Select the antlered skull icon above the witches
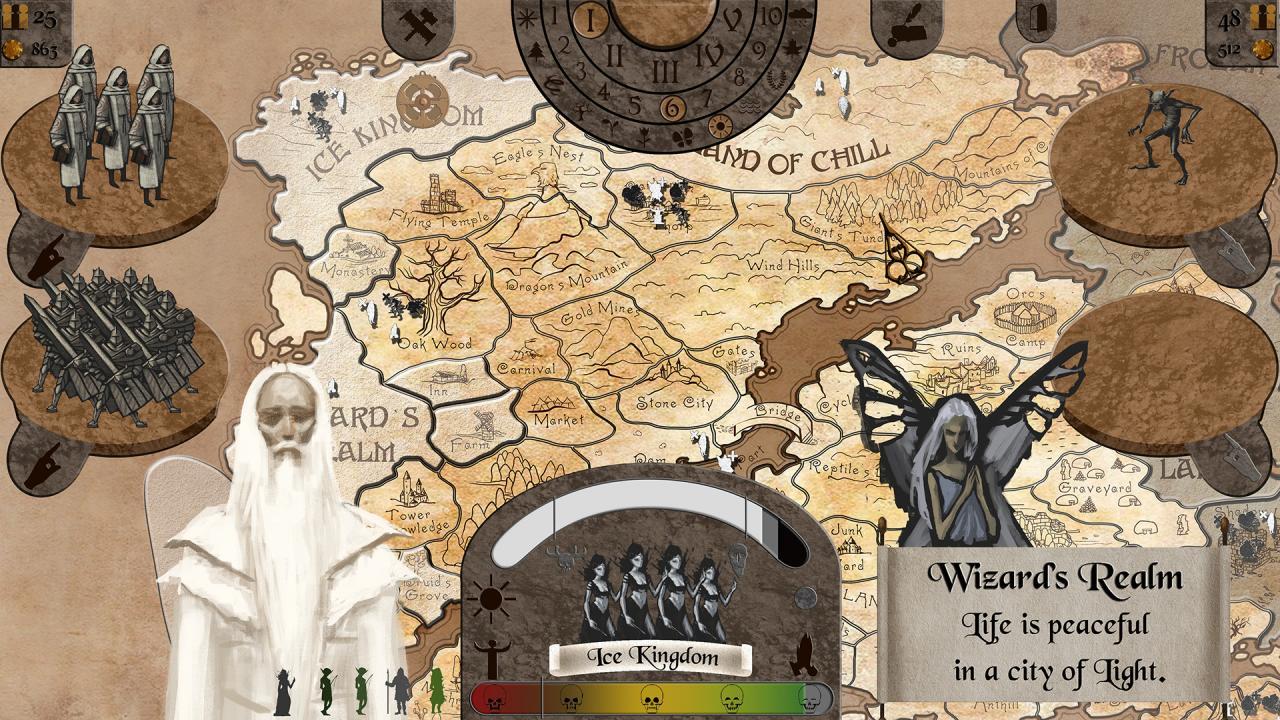The width and height of the screenshot is (1280, 720). tap(564, 557)
